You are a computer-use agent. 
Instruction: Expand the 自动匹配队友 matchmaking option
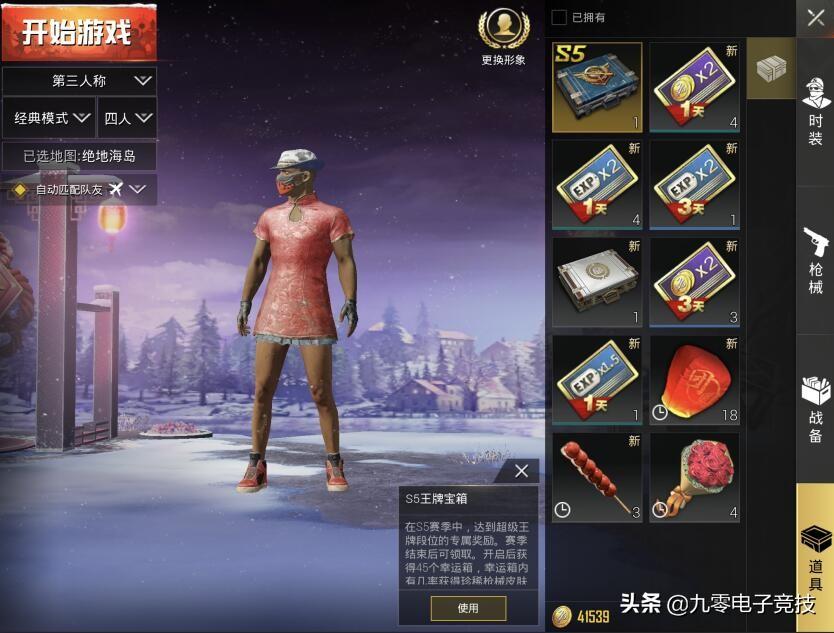[x=79, y=189]
